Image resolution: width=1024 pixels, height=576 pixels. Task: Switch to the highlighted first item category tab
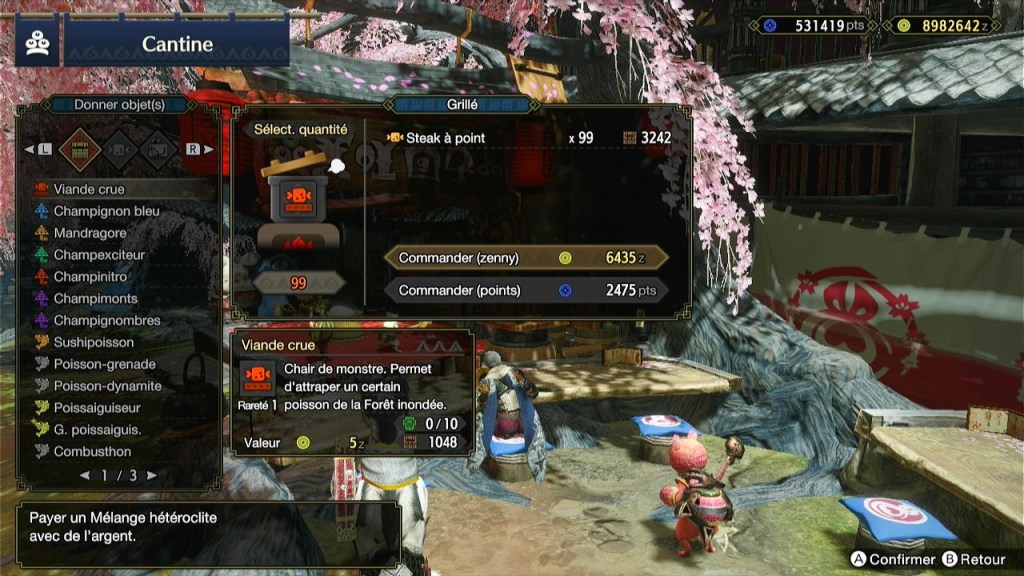tap(80, 149)
